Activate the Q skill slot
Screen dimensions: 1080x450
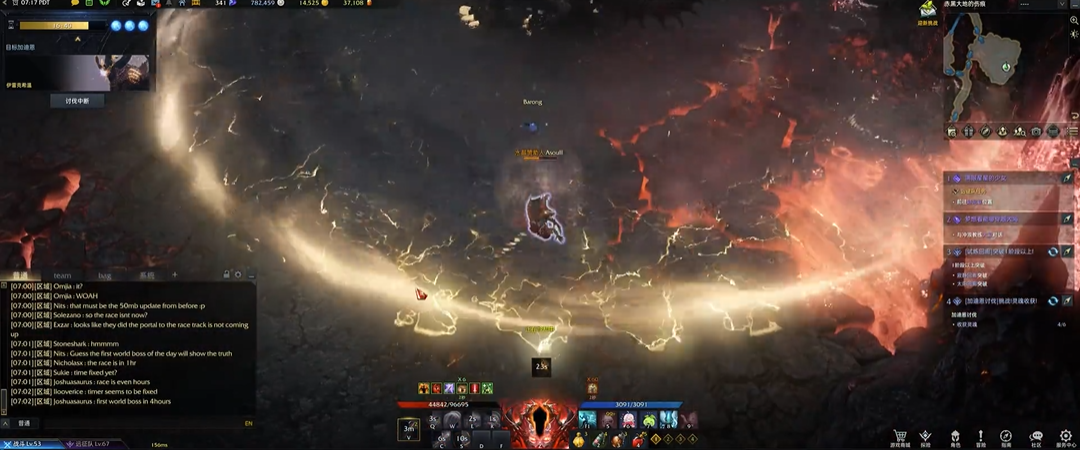click(x=433, y=420)
